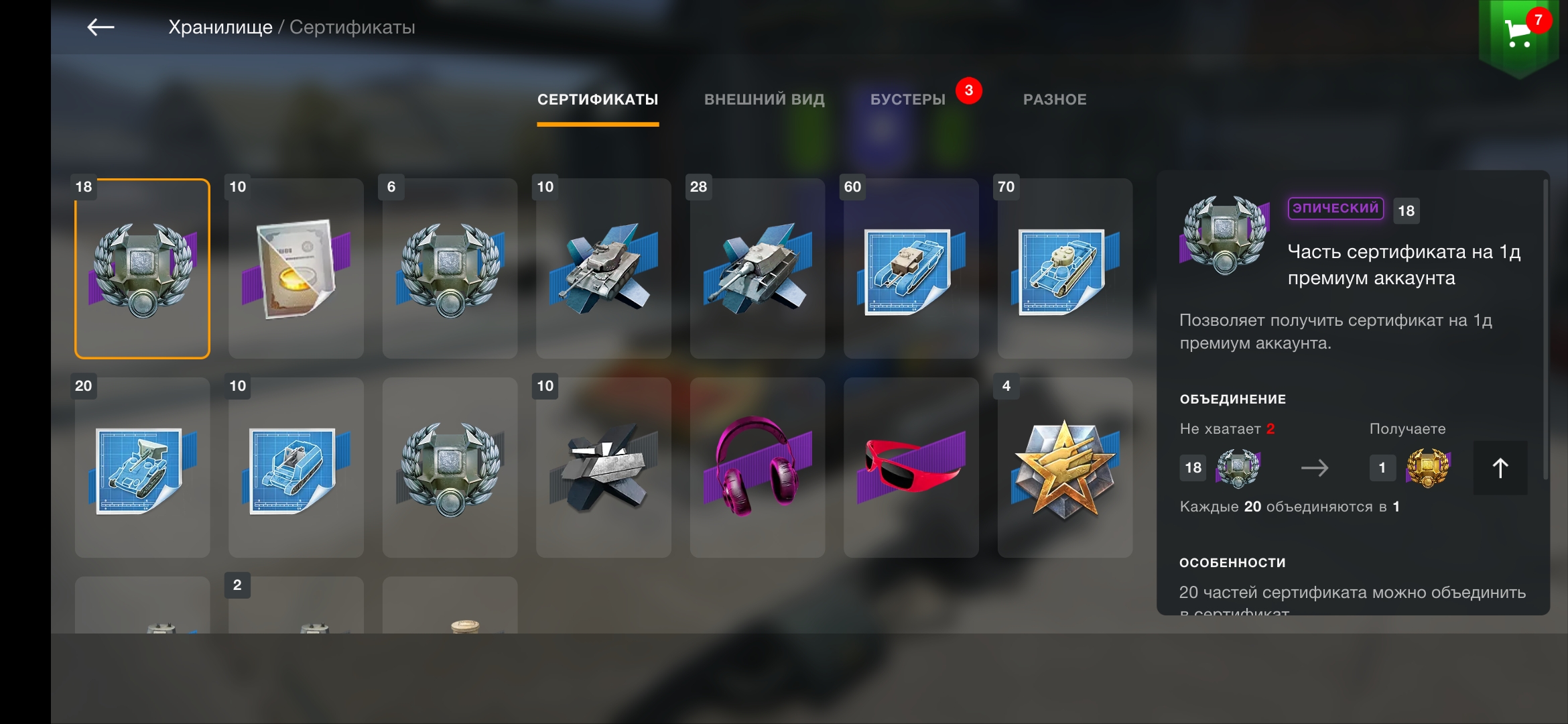This screenshot has height=724, width=1568.
Task: Choose the pink headphones item
Action: (757, 468)
